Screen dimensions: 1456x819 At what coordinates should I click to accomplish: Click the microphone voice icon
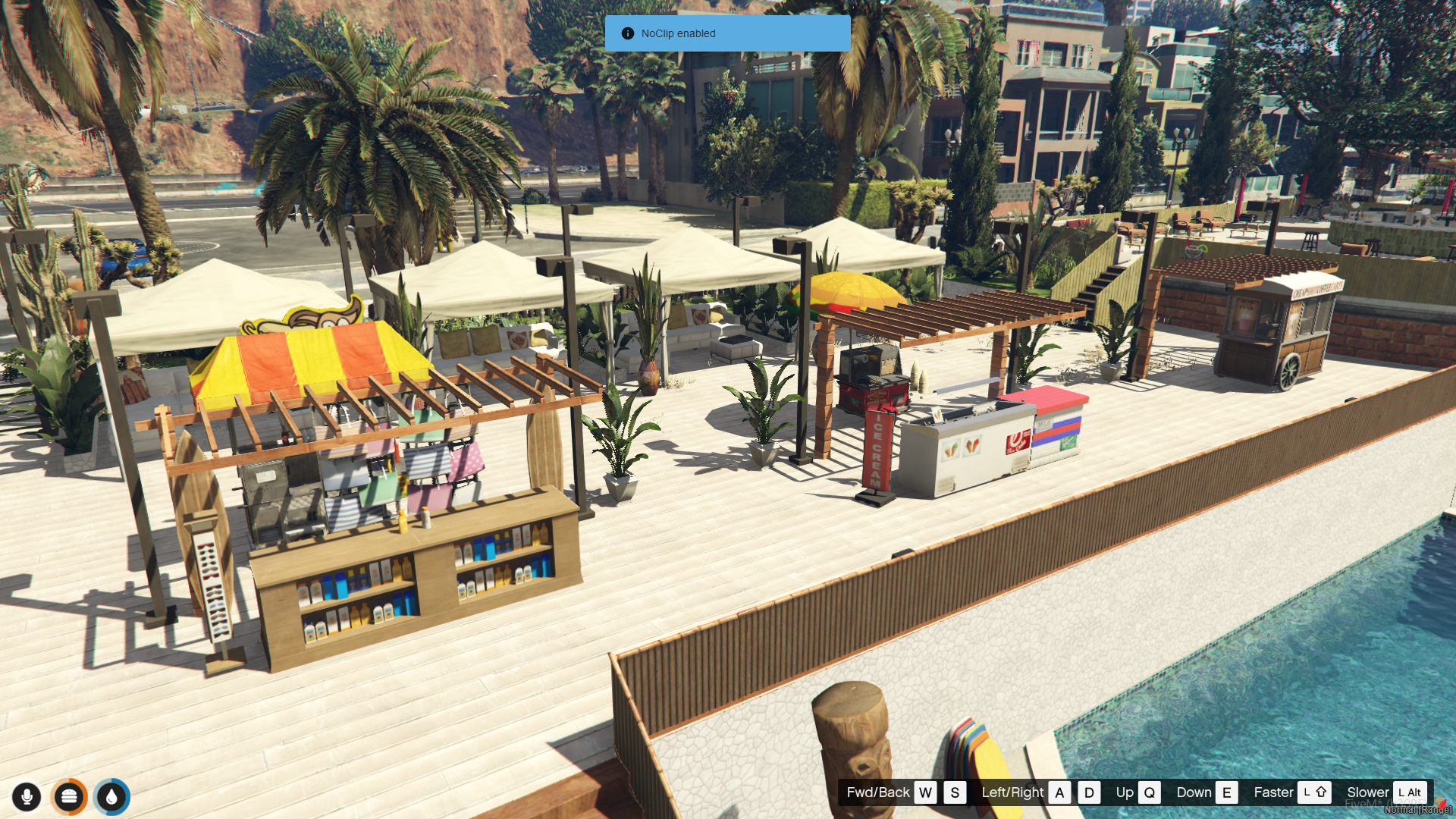point(27,797)
